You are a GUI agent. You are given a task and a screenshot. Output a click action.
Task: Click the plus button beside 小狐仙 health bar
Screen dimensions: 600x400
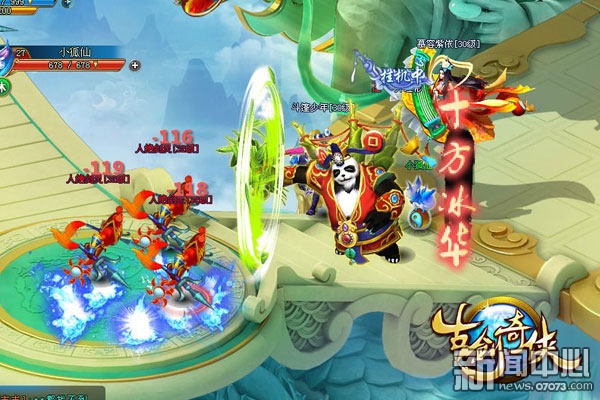pyautogui.click(x=135, y=66)
